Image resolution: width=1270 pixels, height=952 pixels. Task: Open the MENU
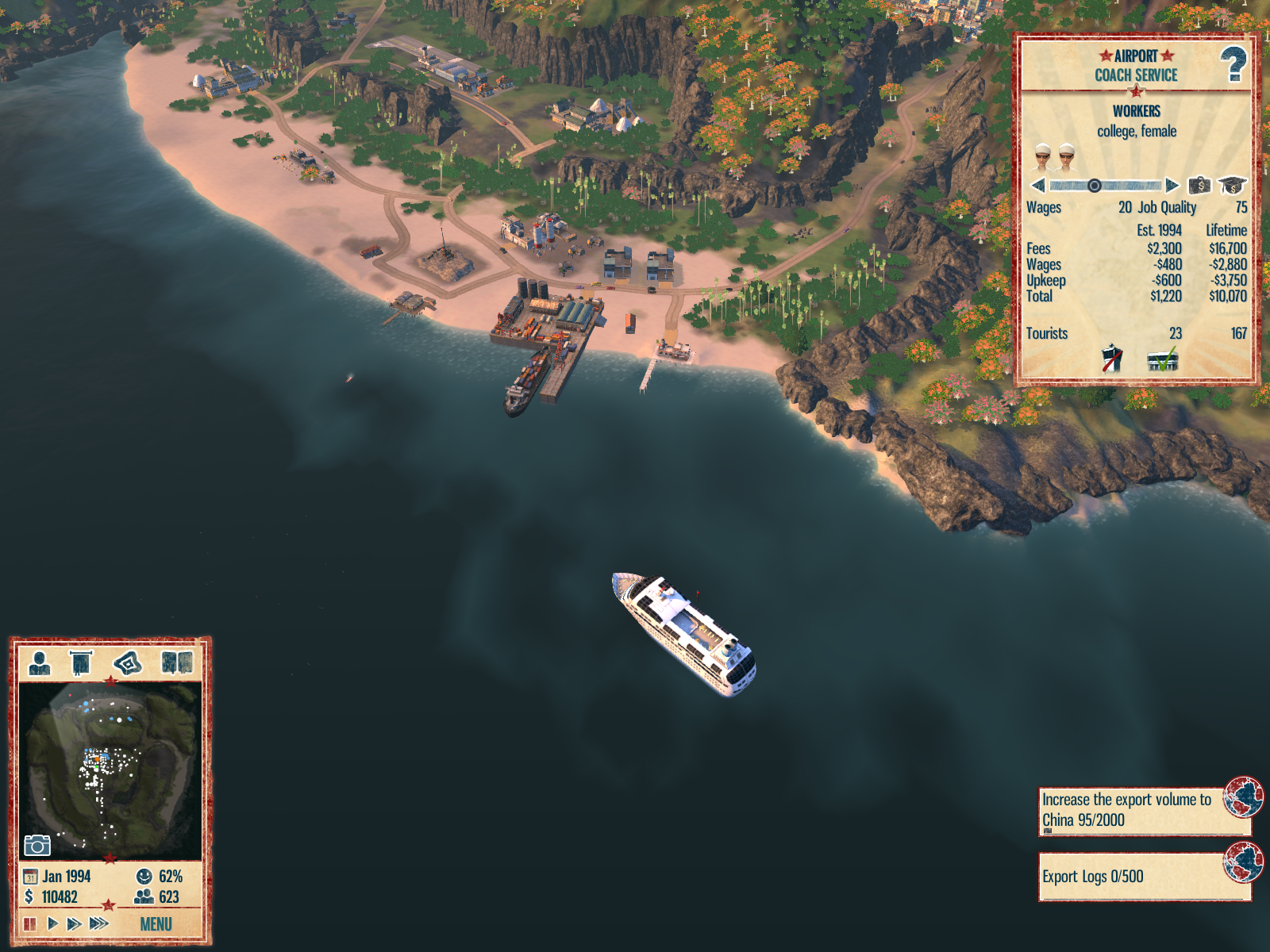point(156,924)
